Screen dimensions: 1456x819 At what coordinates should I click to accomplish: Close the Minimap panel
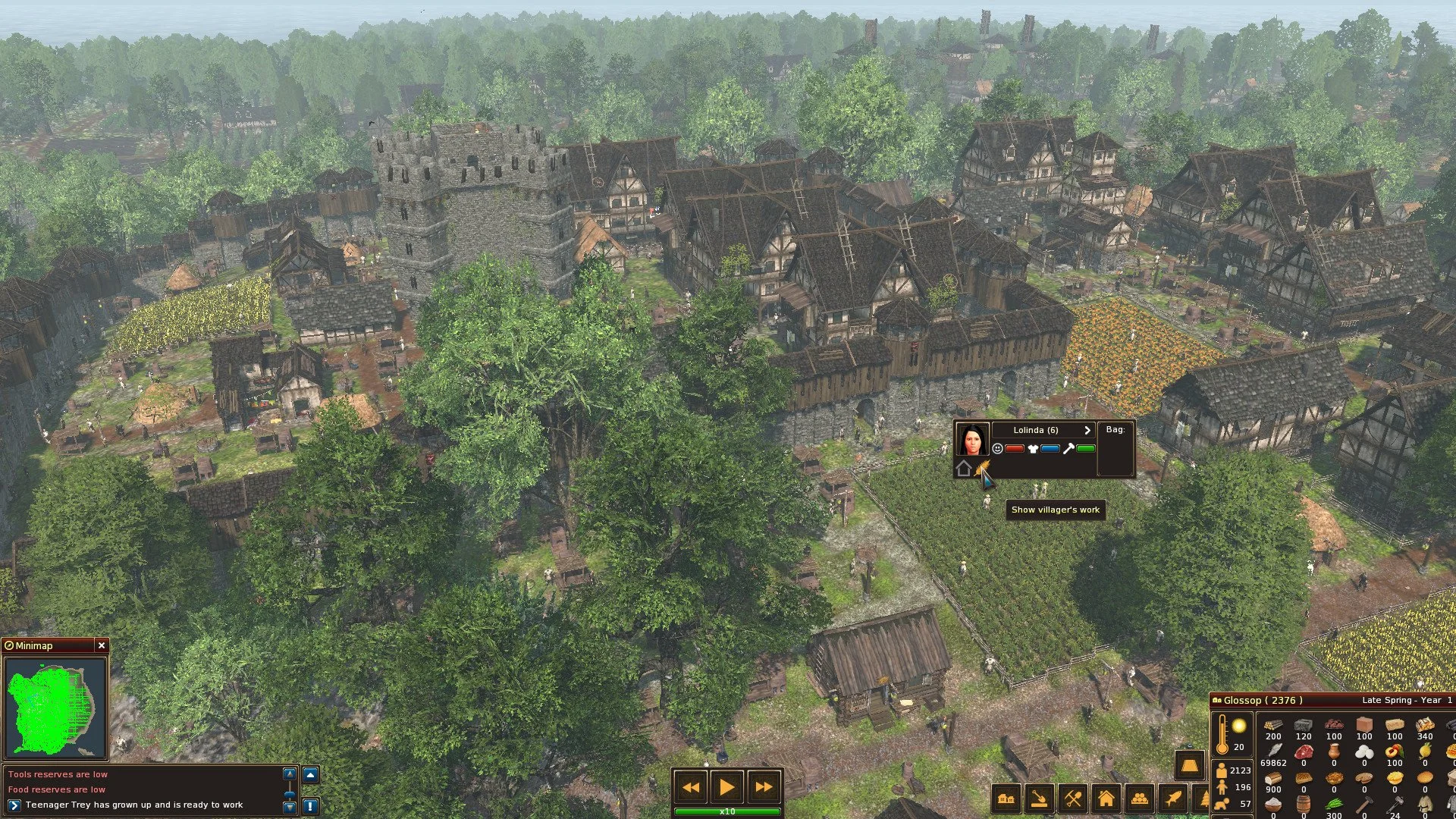click(102, 646)
